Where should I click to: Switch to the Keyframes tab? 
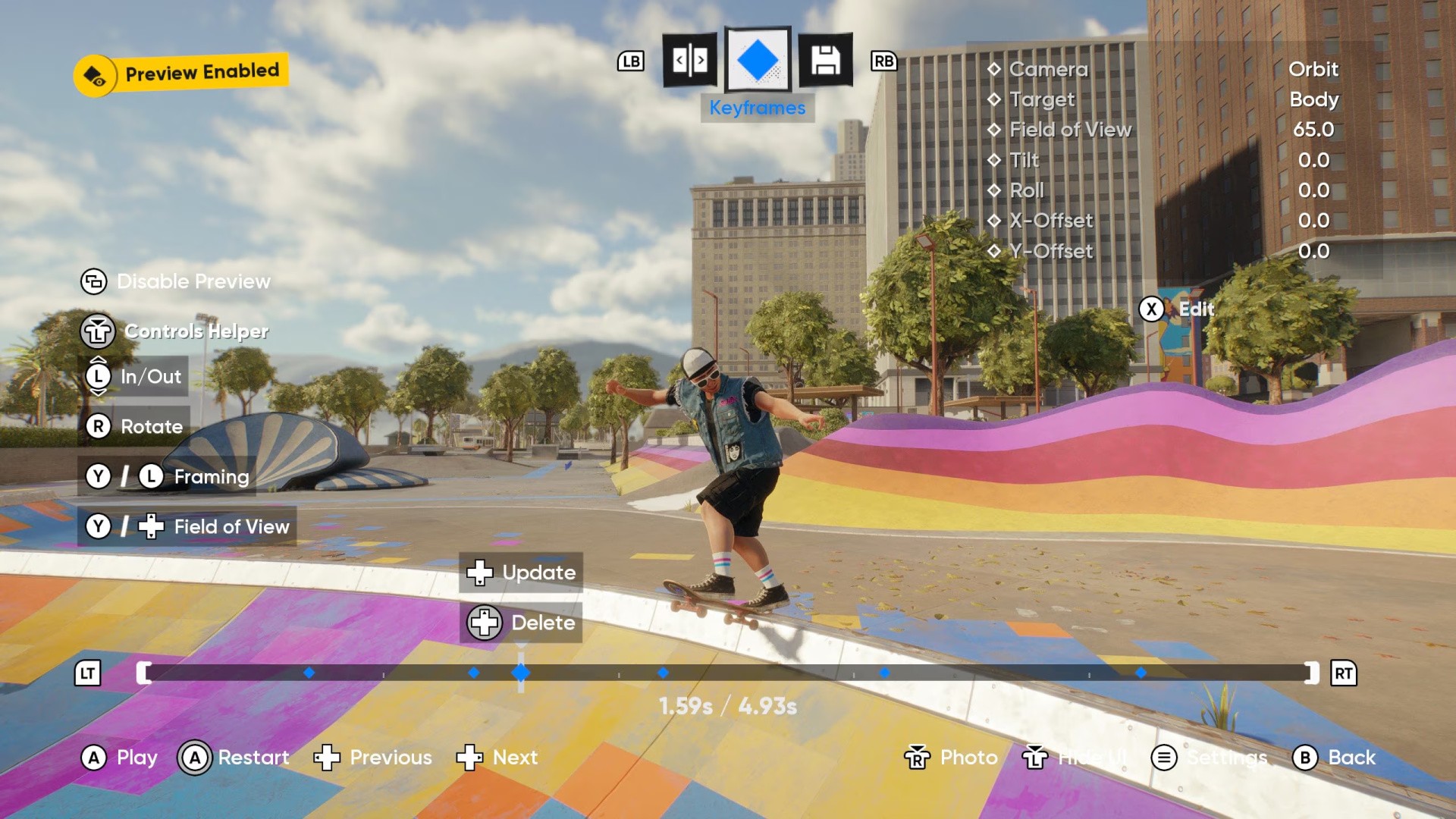click(x=758, y=60)
